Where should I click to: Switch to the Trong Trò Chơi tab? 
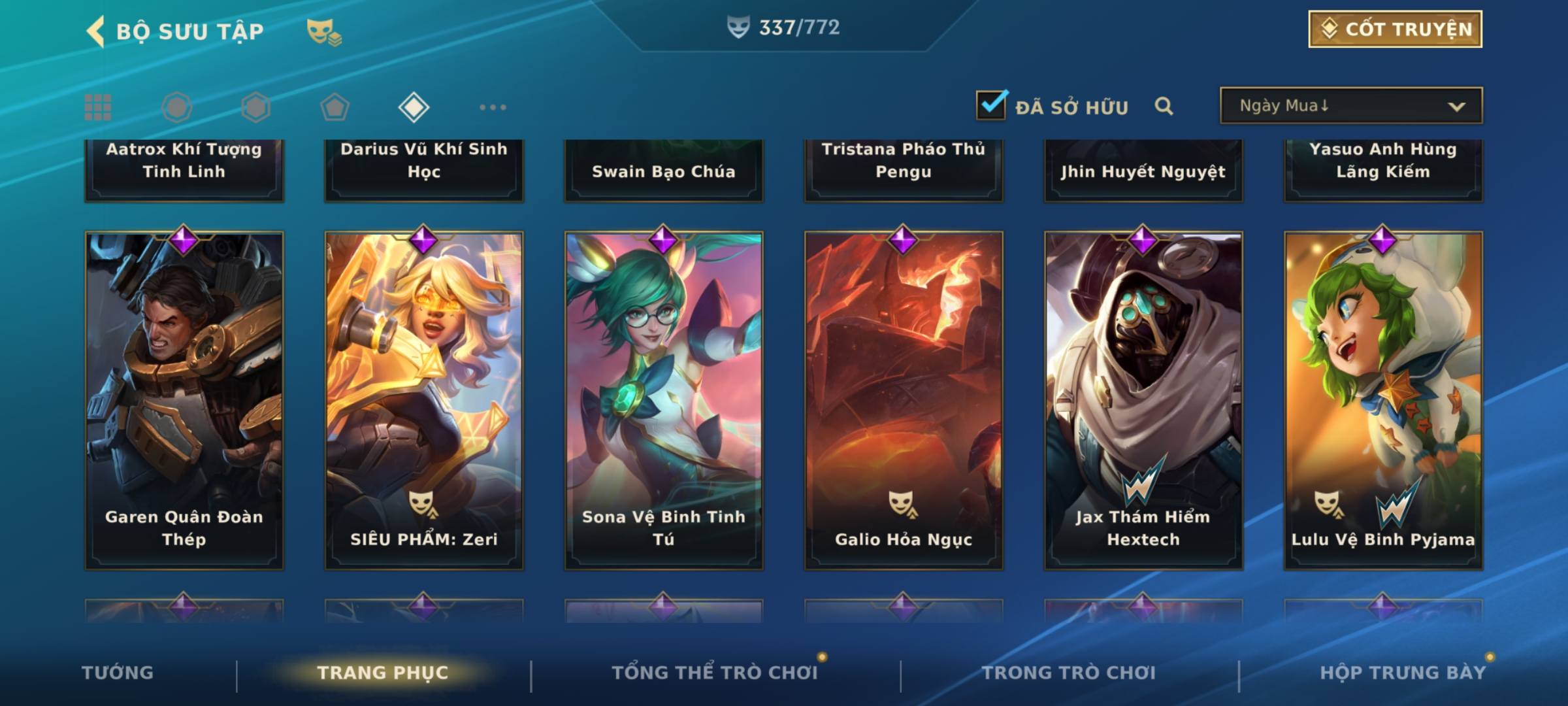pos(1069,673)
